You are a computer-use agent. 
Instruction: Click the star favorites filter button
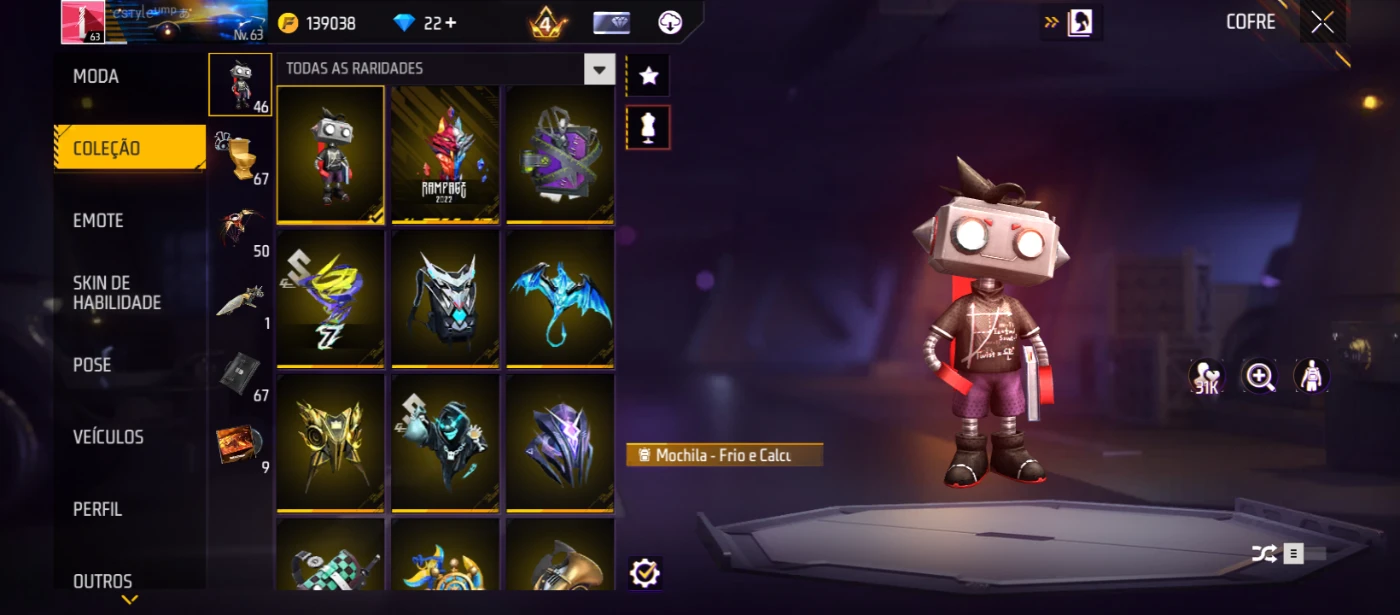tap(649, 76)
